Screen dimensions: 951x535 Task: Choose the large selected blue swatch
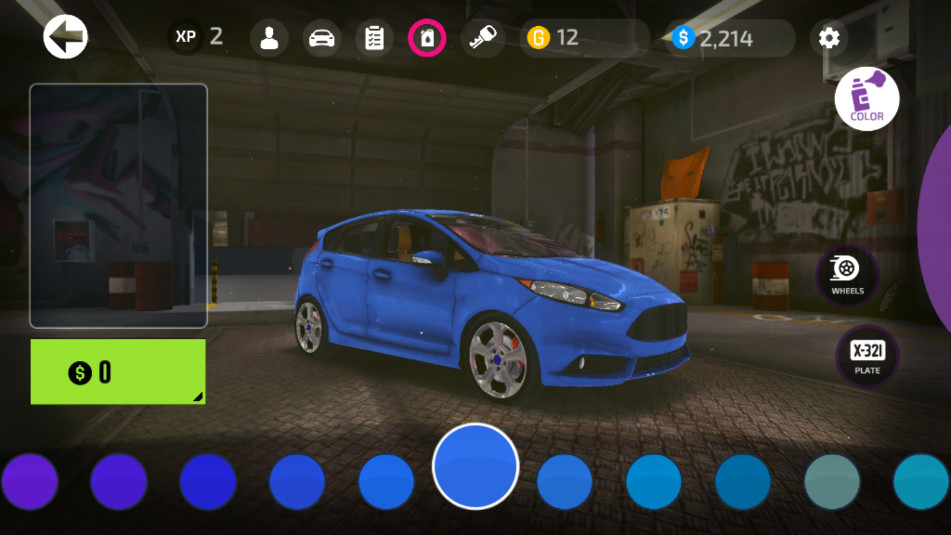point(475,467)
